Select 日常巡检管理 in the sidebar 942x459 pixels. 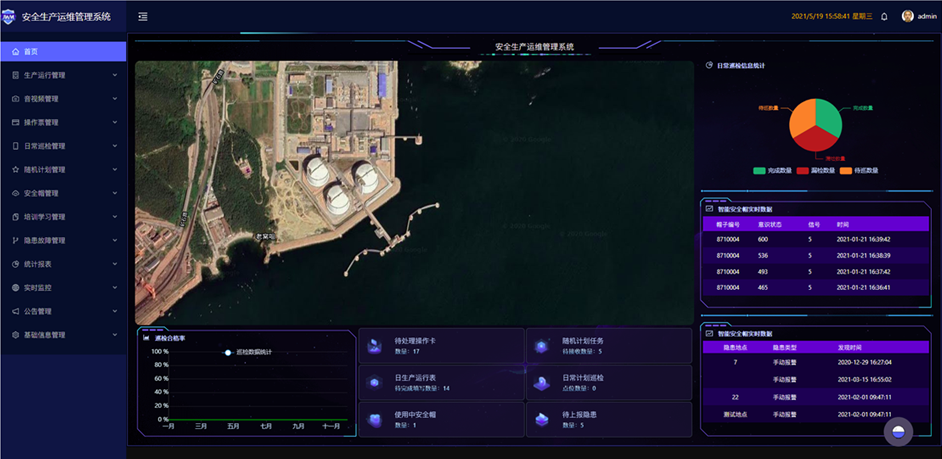[x=45, y=146]
